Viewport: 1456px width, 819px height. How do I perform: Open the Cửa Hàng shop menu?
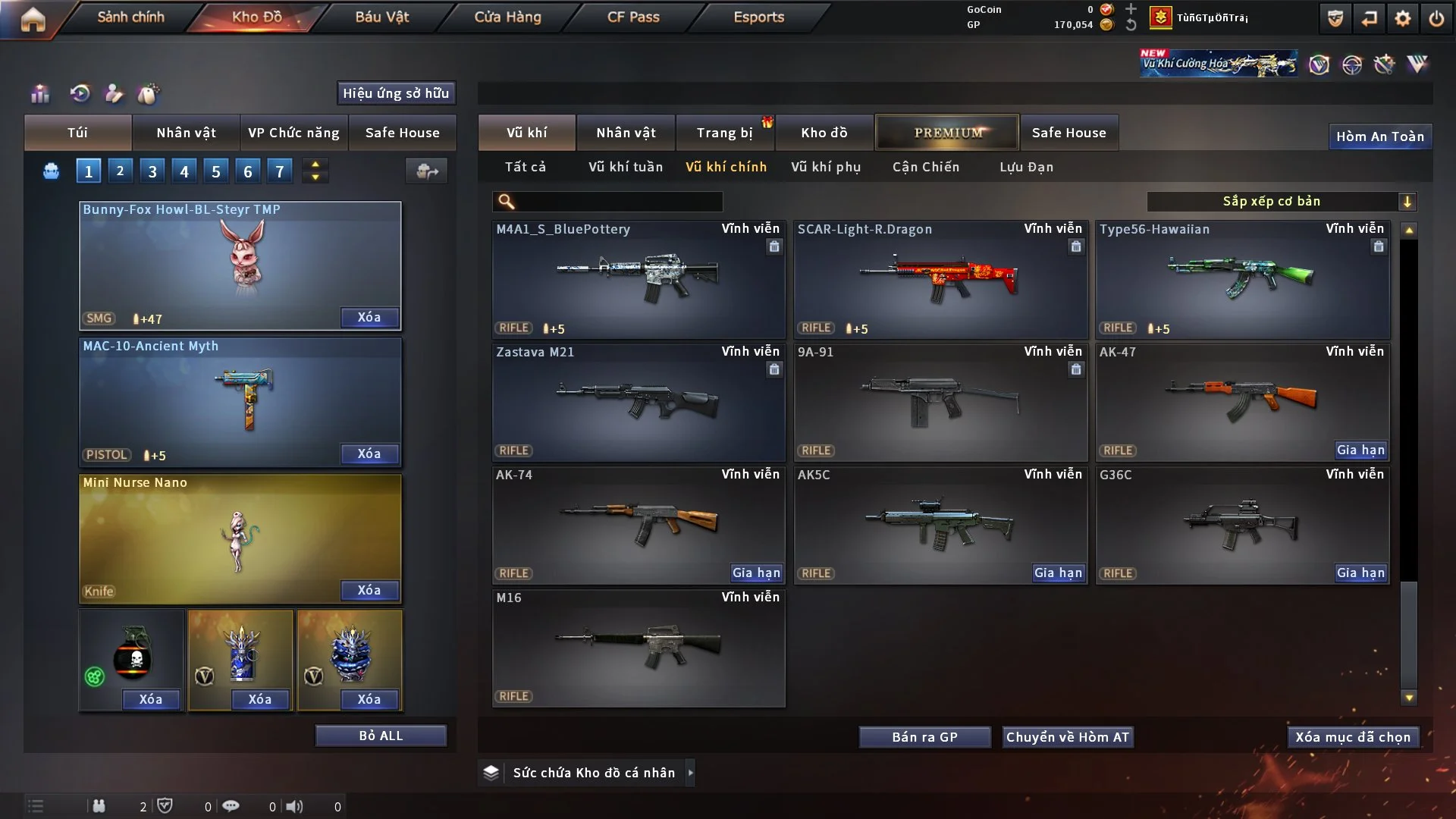click(507, 17)
